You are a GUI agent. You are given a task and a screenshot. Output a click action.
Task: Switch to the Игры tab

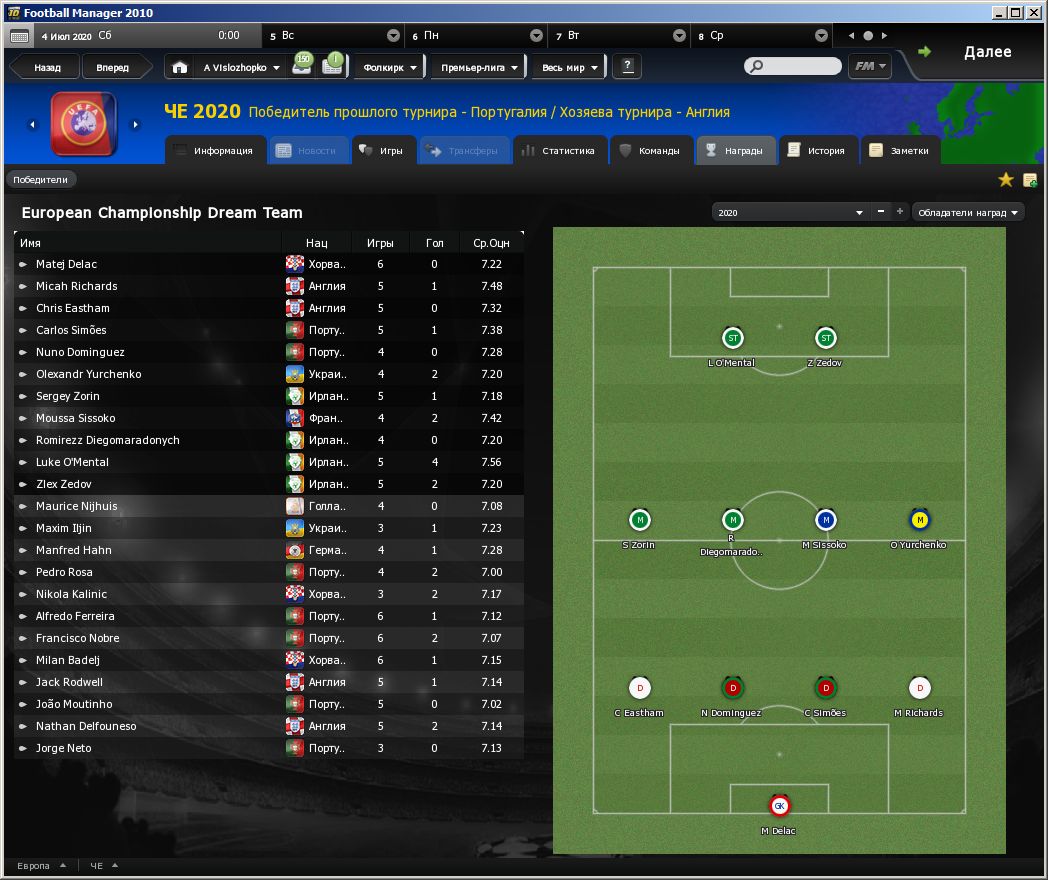381,151
